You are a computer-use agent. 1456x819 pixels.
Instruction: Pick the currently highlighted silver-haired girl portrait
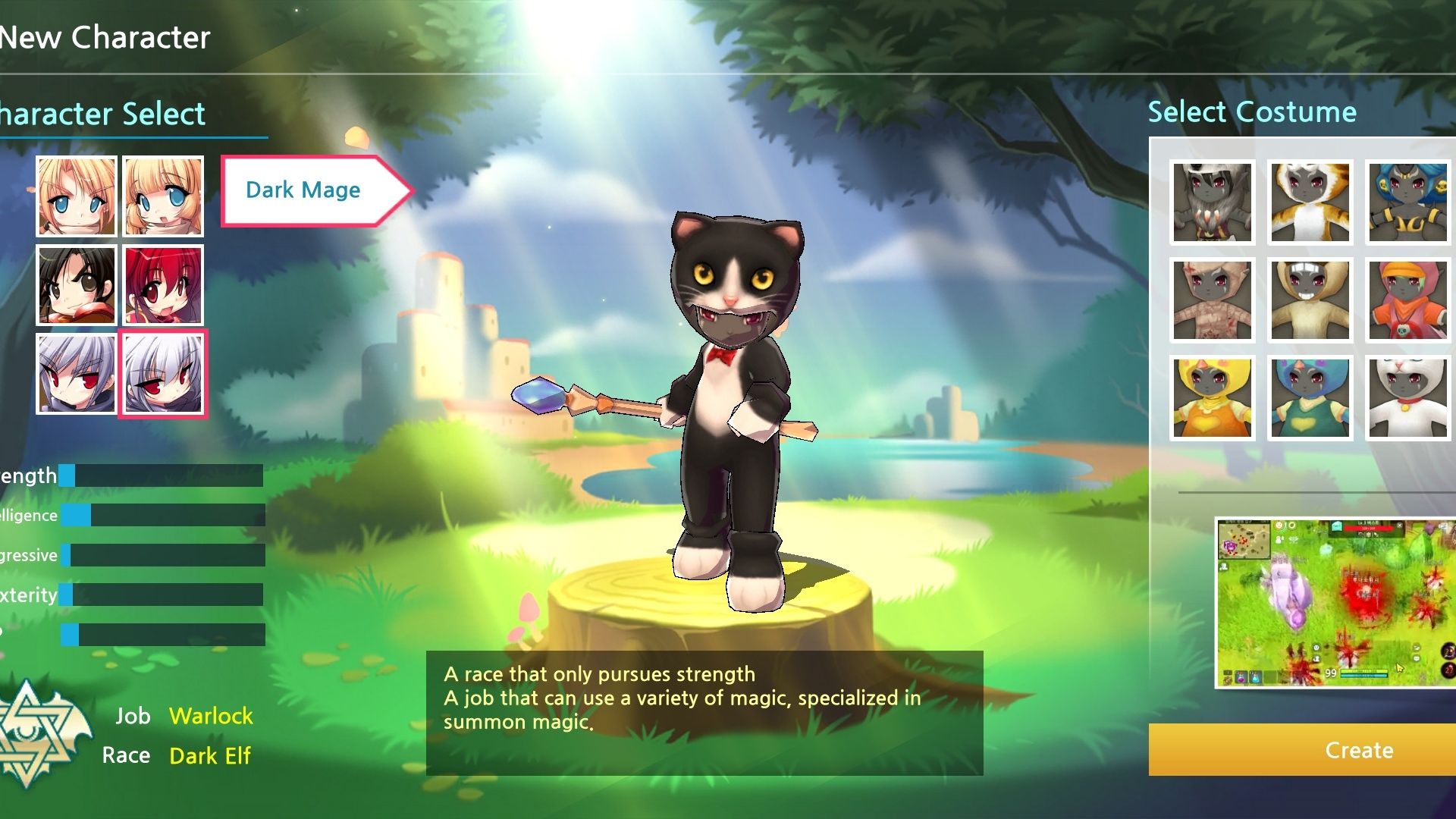point(162,373)
